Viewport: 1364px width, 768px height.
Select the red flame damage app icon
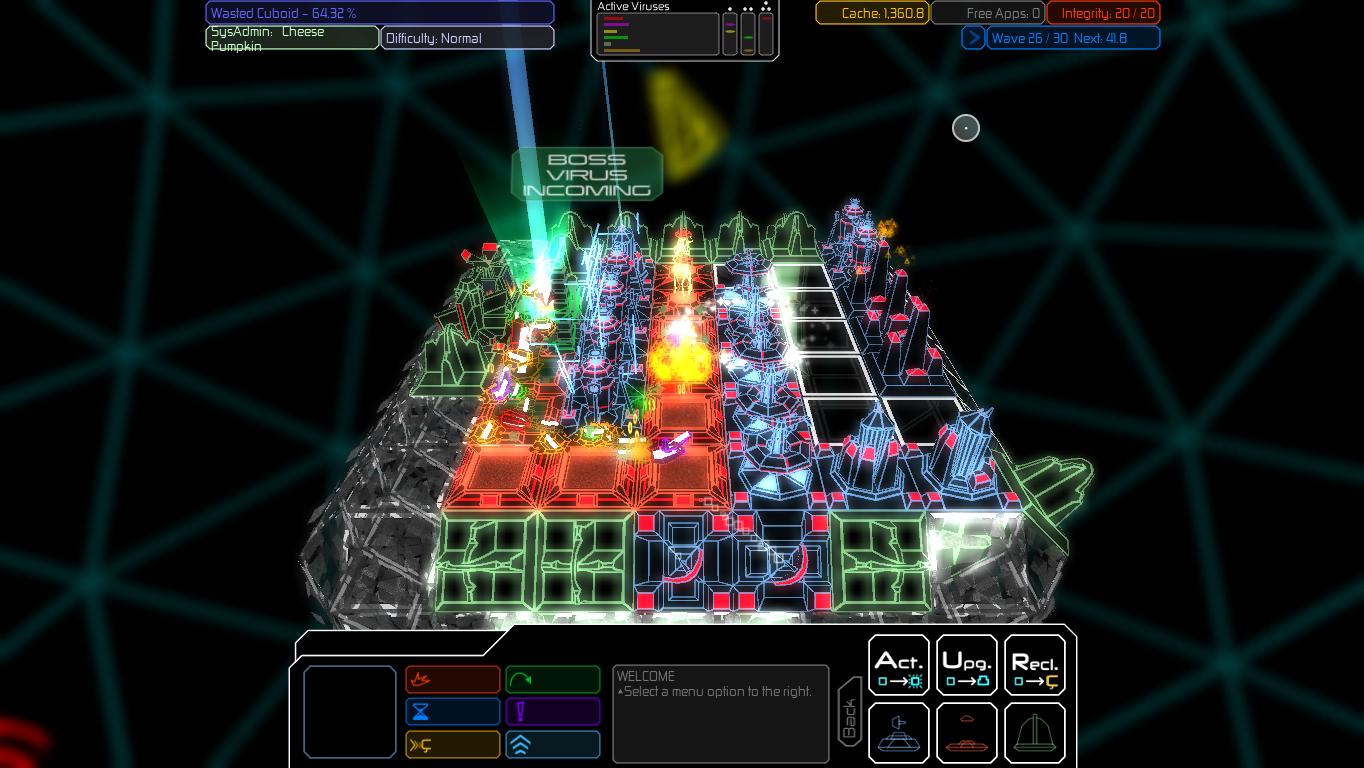(452, 679)
